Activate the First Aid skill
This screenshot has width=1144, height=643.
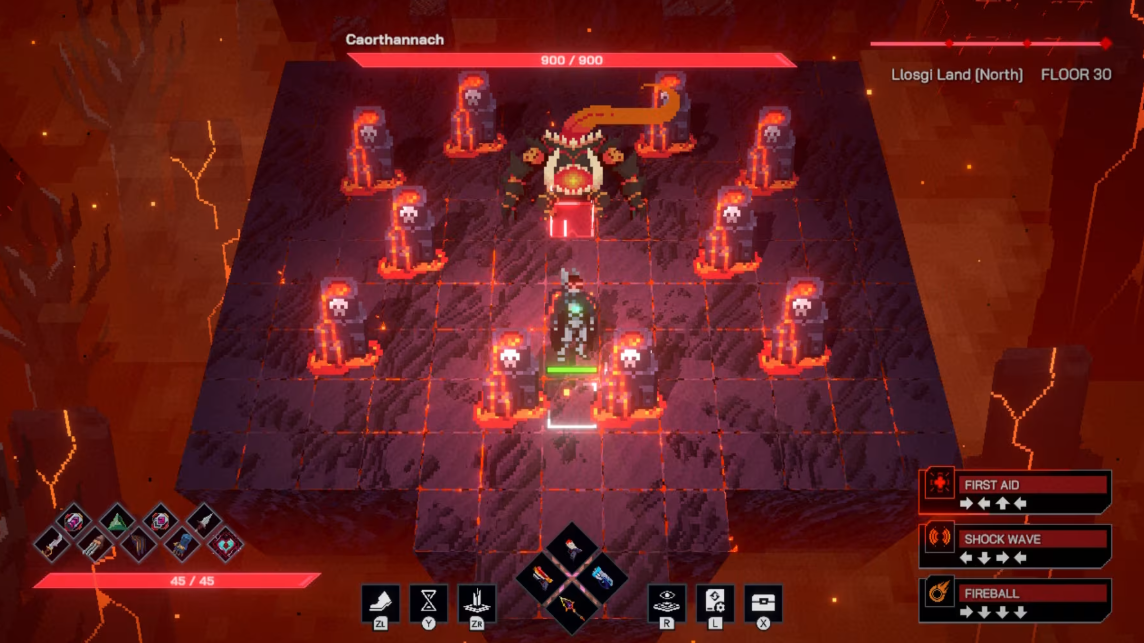point(1015,492)
